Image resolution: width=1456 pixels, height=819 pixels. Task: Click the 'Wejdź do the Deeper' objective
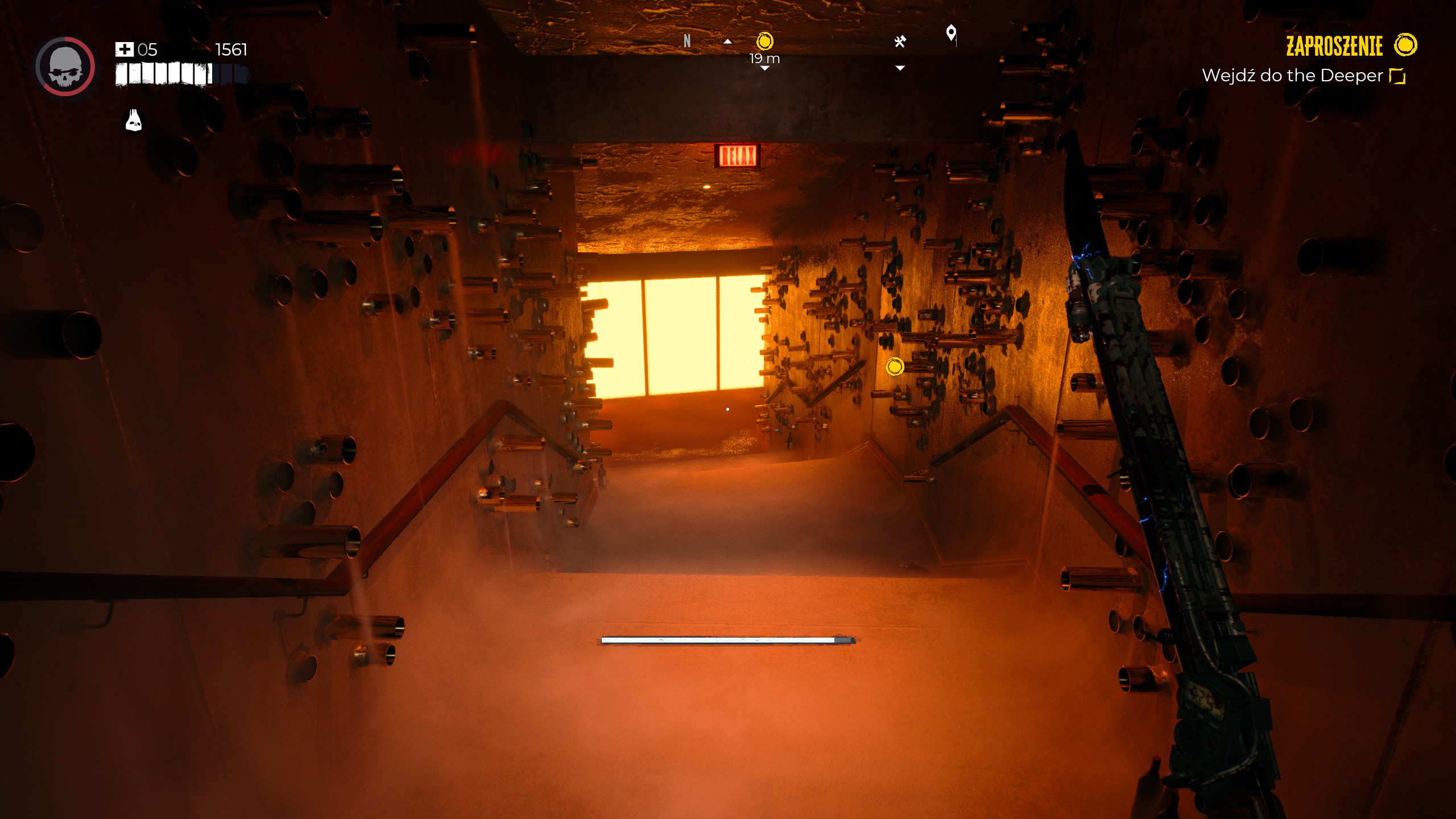[x=1292, y=76]
